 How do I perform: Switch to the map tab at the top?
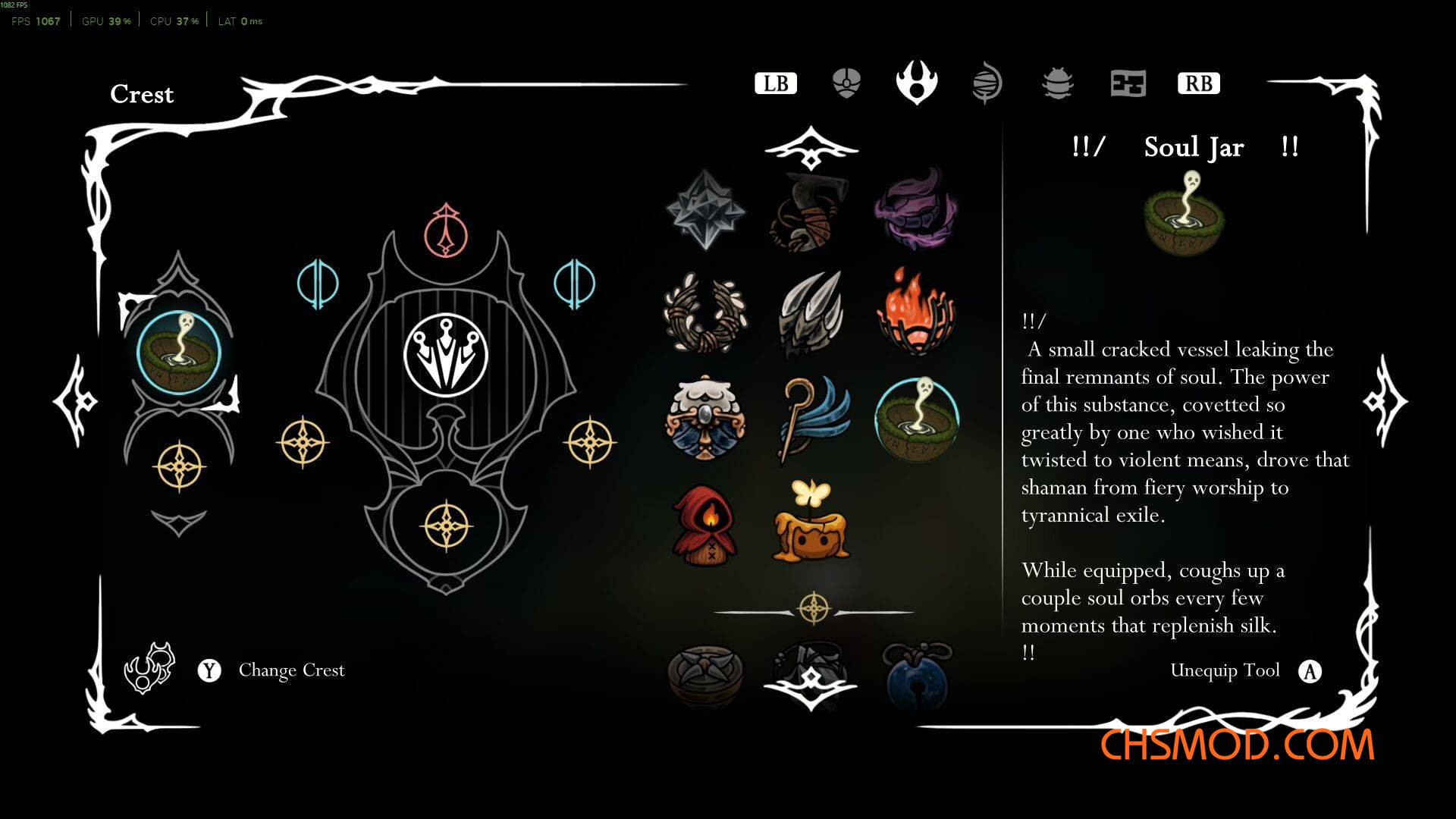click(1128, 83)
